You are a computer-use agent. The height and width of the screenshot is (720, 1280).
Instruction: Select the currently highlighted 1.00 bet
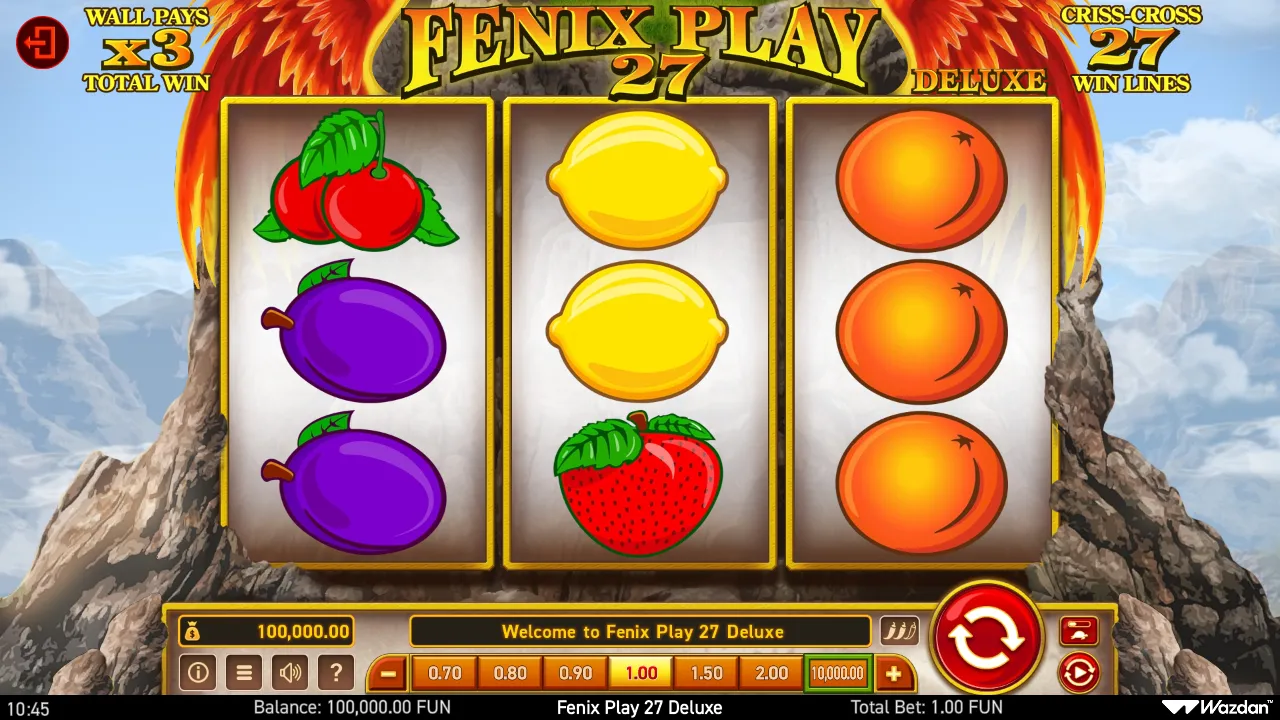(x=640, y=673)
